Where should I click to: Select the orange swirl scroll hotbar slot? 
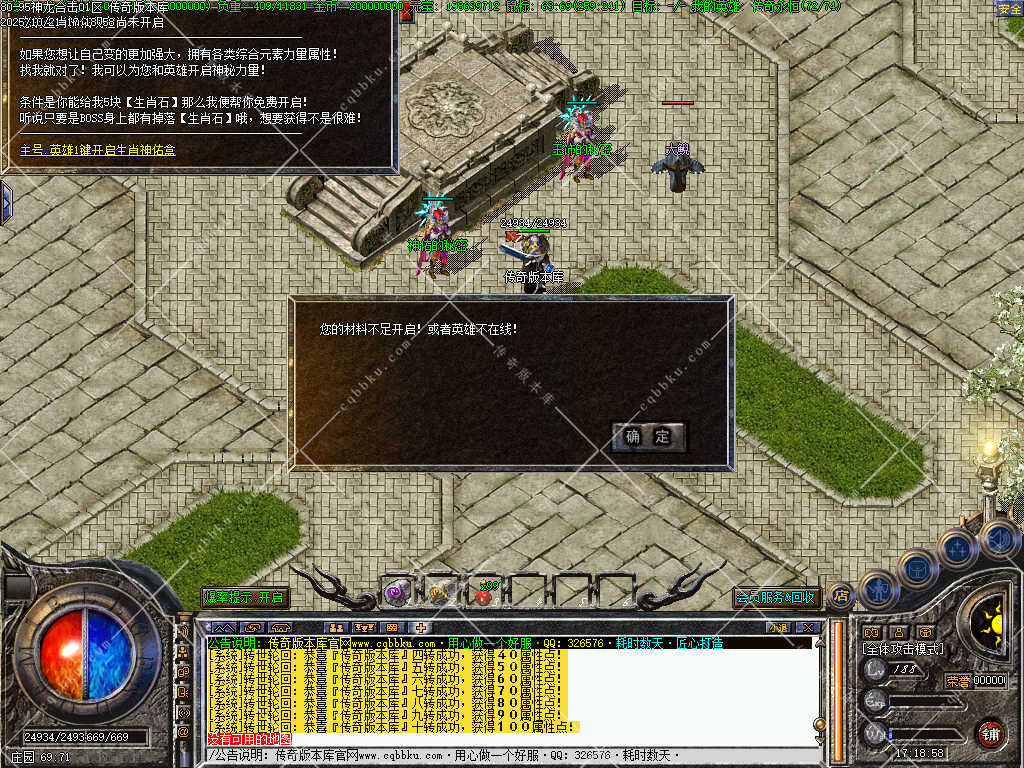[440, 594]
